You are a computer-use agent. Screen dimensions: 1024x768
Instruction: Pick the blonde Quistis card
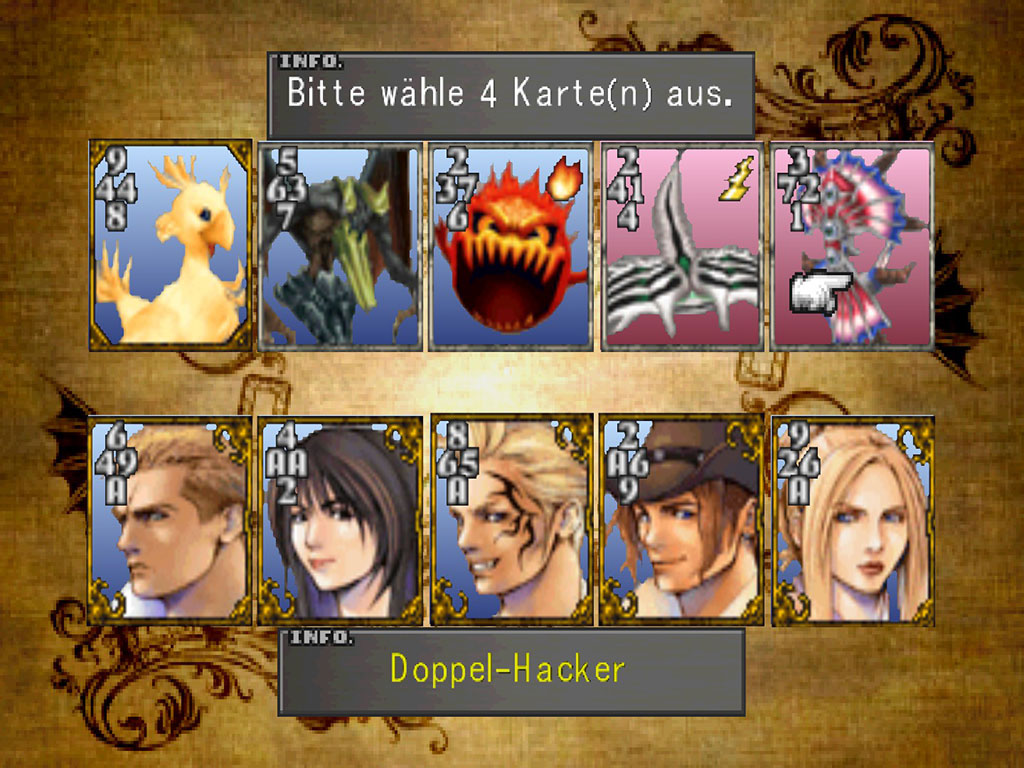[x=852, y=520]
